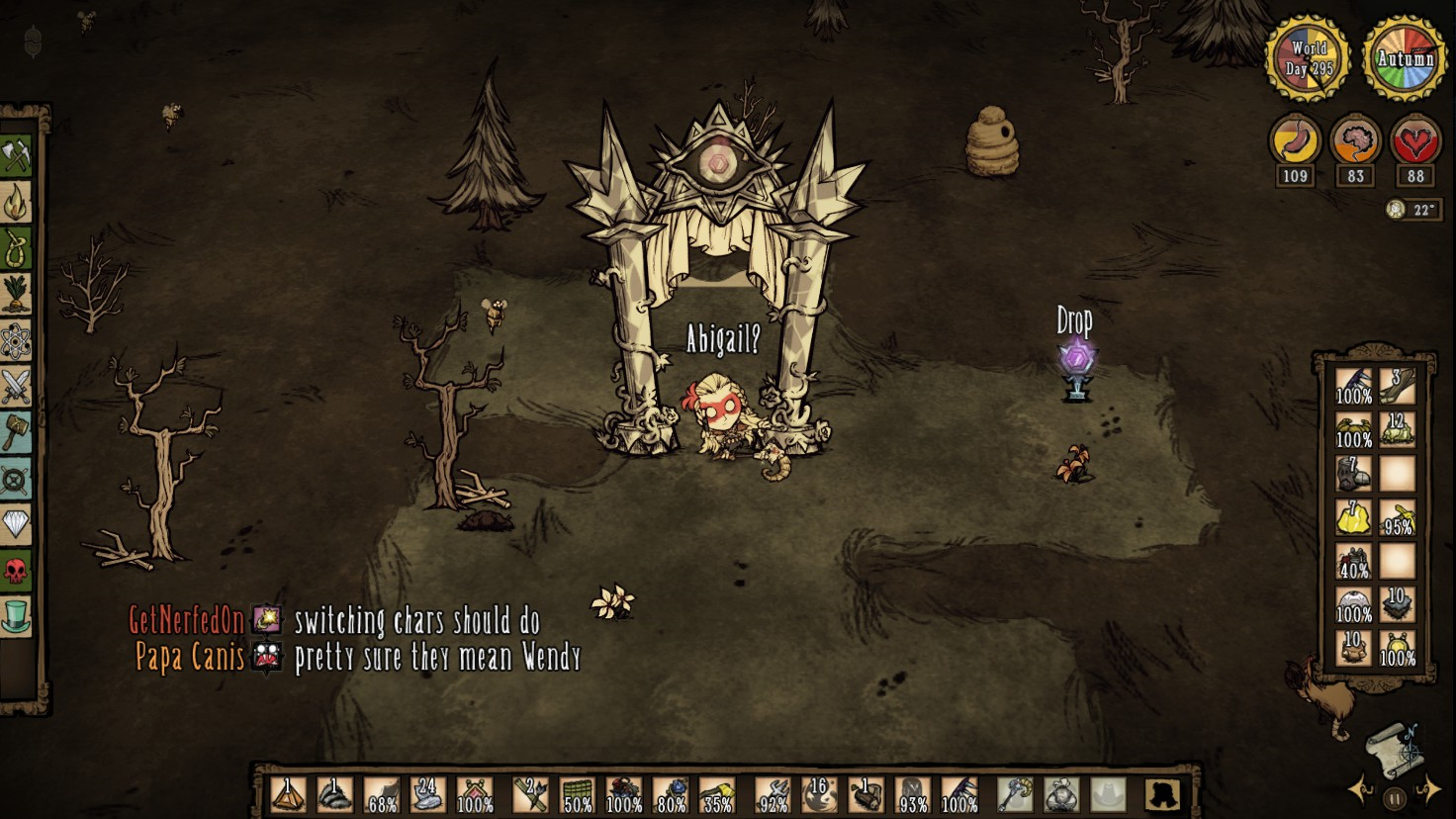The width and height of the screenshot is (1456, 819).
Task: Open the crossed swords Fight tab
Action: [x=17, y=388]
